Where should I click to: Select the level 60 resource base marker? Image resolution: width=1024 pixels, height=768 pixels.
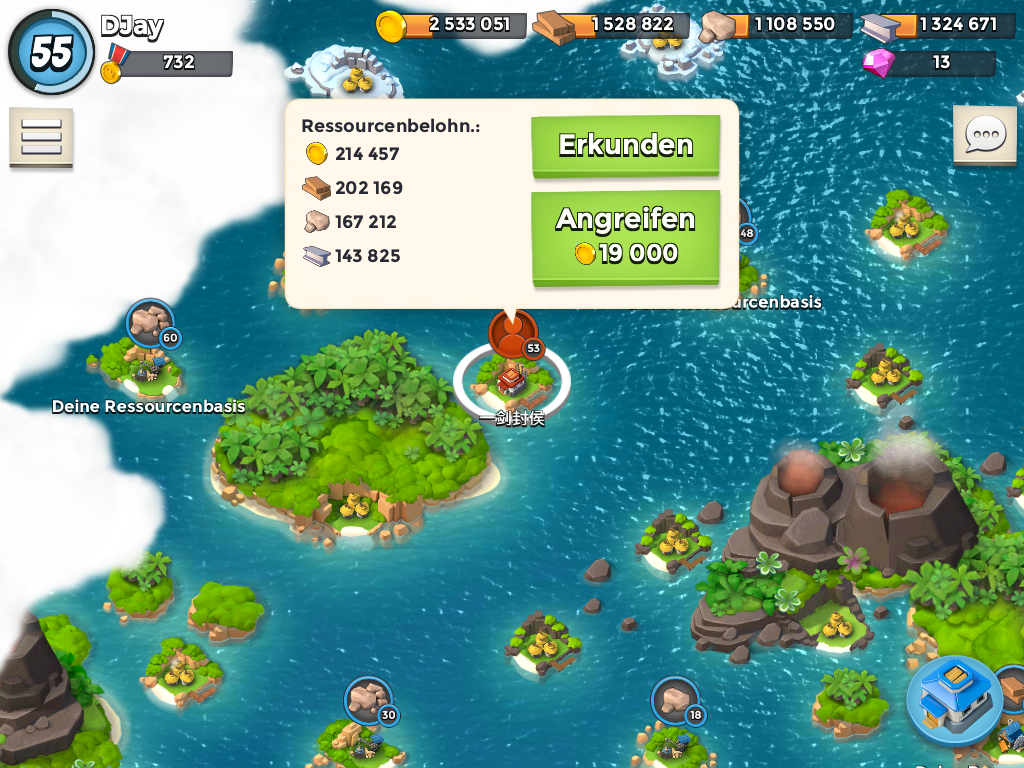(151, 322)
